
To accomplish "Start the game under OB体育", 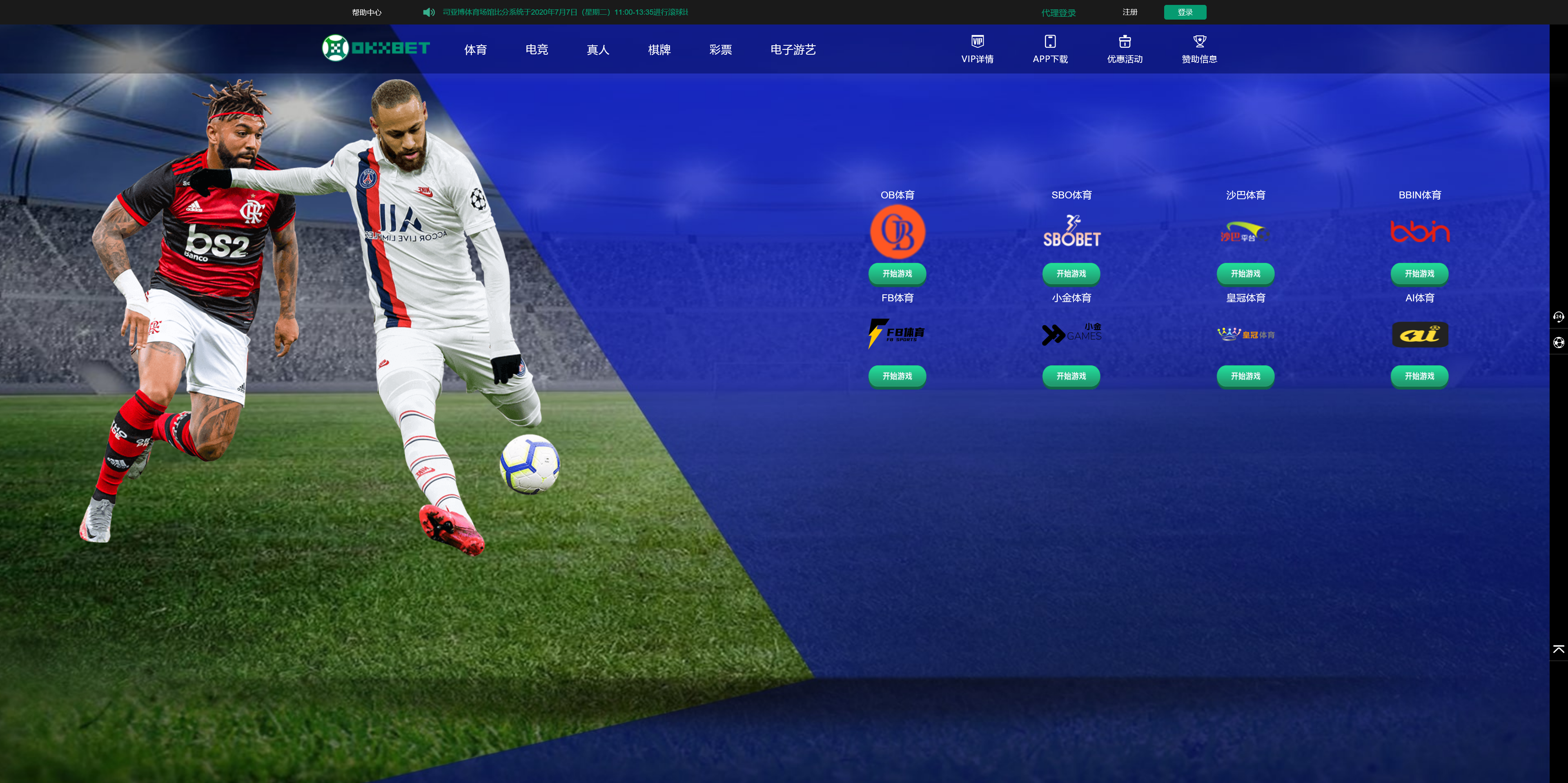I will click(x=897, y=274).
